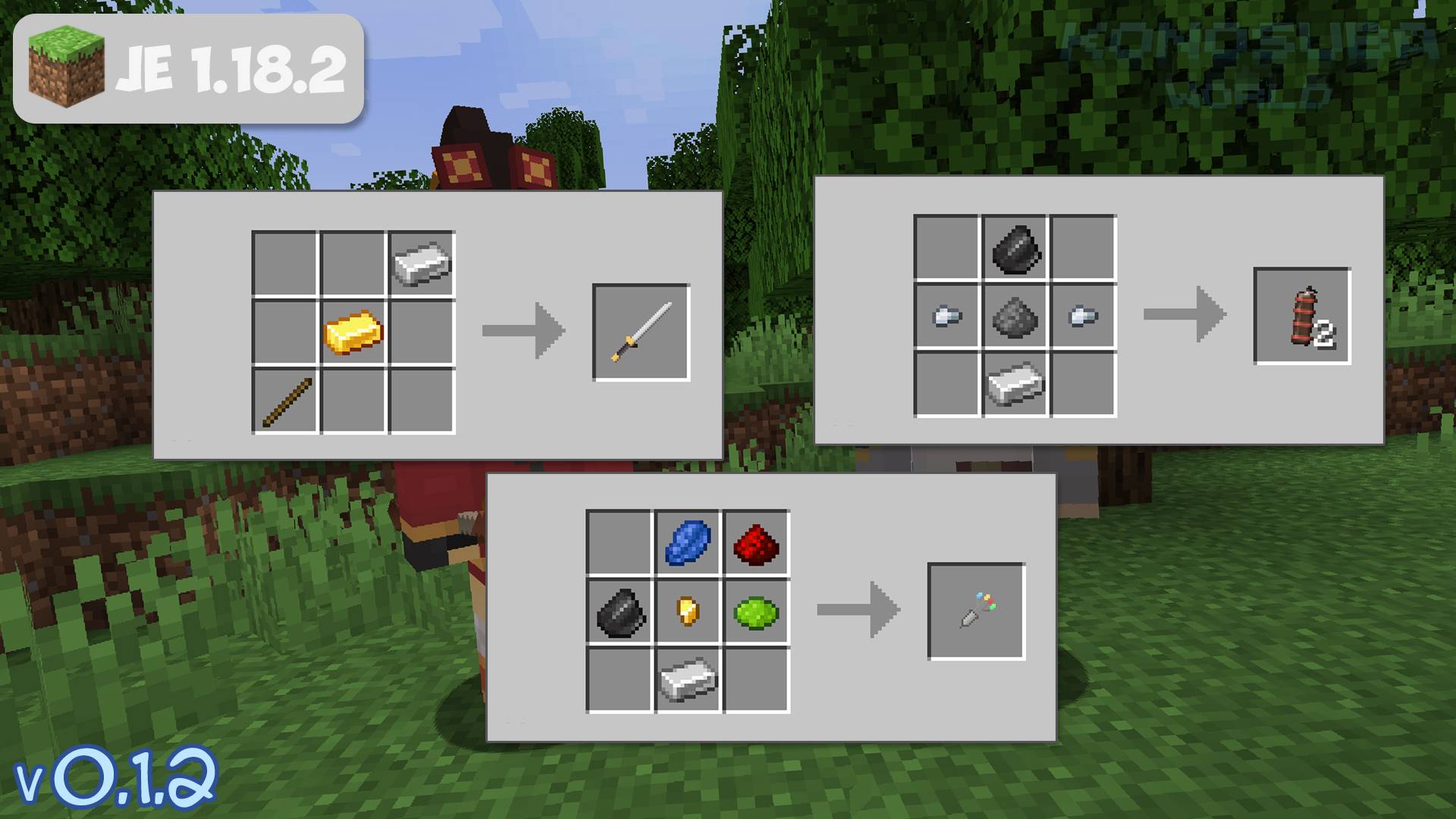The width and height of the screenshot is (1456, 819).
Task: Click the gold nugget in the syringe recipe
Action: [x=688, y=609]
